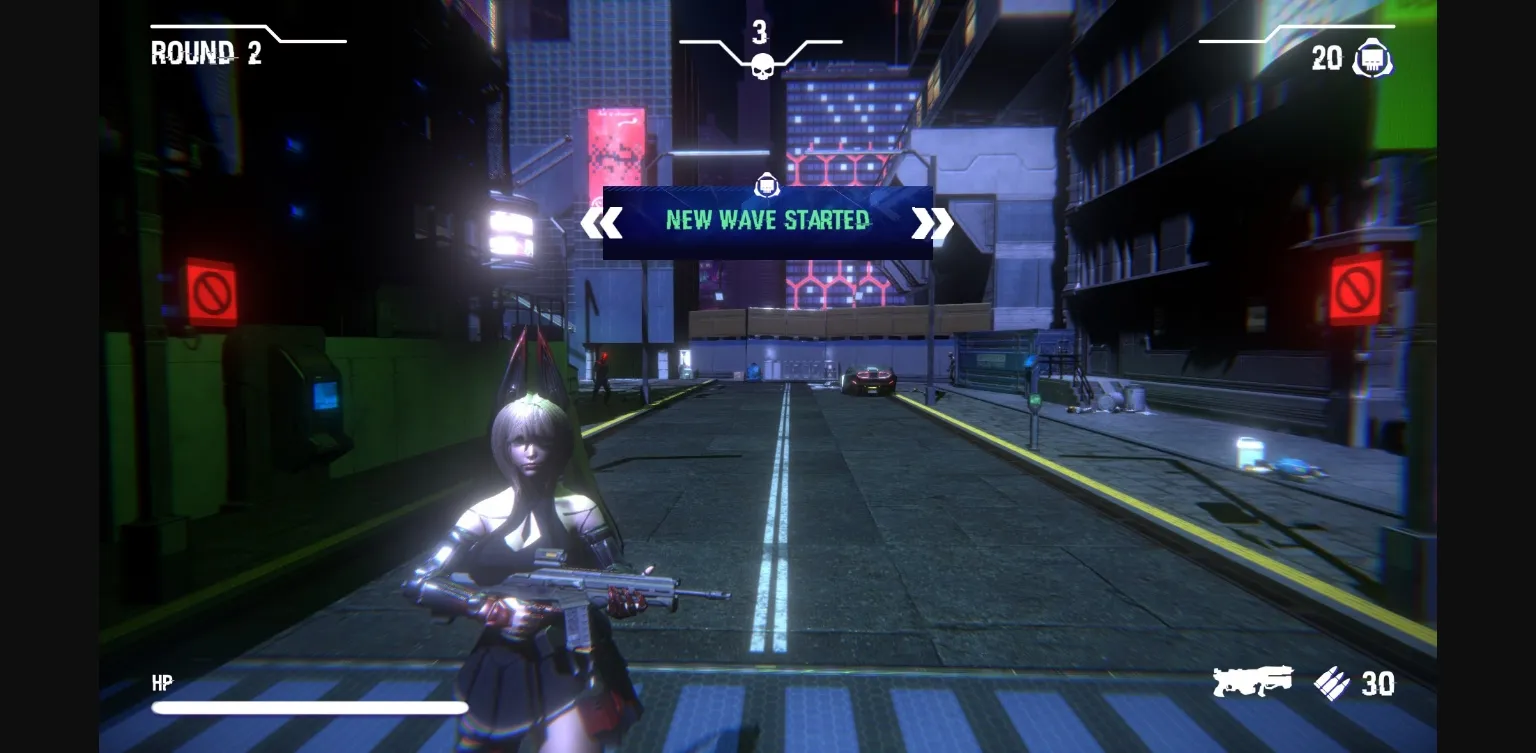This screenshot has width=1536, height=753.
Task: Click the drone helmet icon above the wave banner
Action: pyautogui.click(x=766, y=185)
